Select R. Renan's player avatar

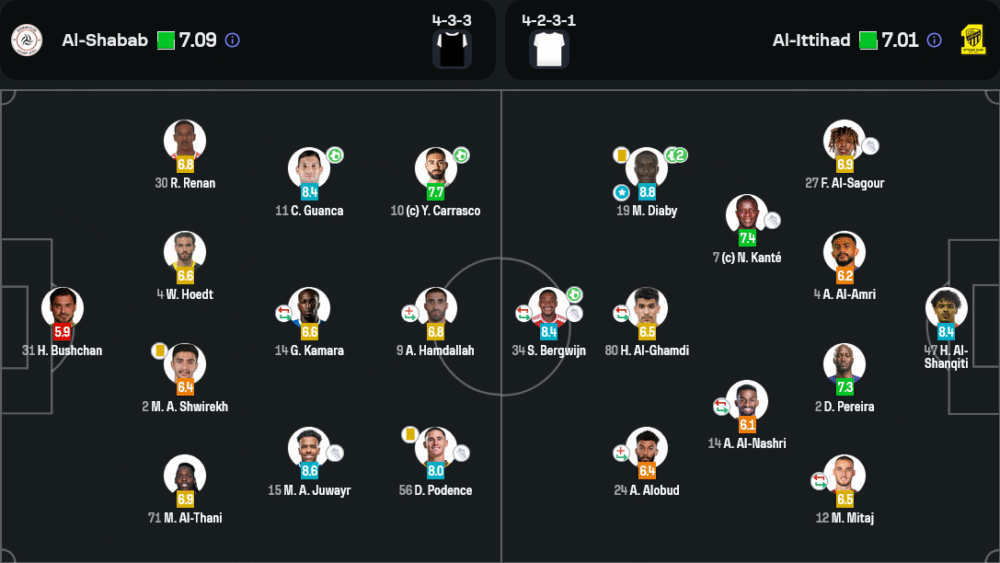pos(185,140)
